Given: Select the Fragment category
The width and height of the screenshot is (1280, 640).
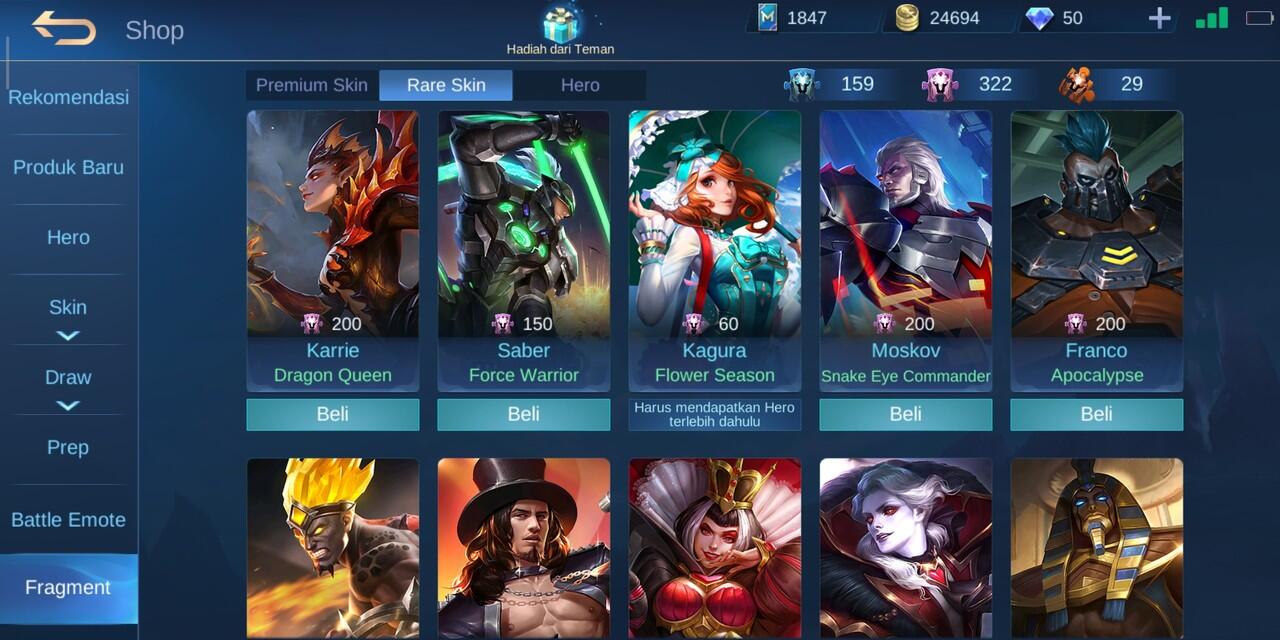Looking at the screenshot, I should 68,587.
